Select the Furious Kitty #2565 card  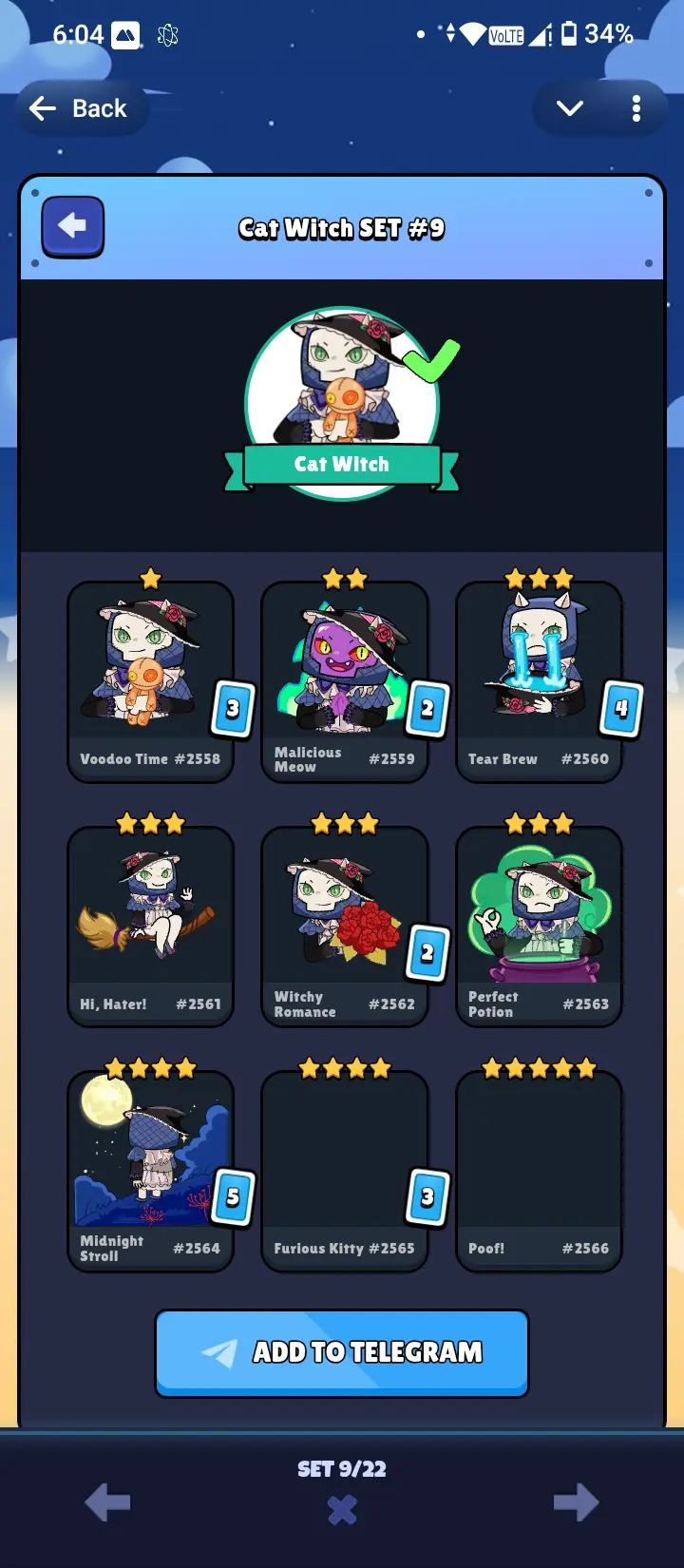pyautogui.click(x=344, y=1170)
